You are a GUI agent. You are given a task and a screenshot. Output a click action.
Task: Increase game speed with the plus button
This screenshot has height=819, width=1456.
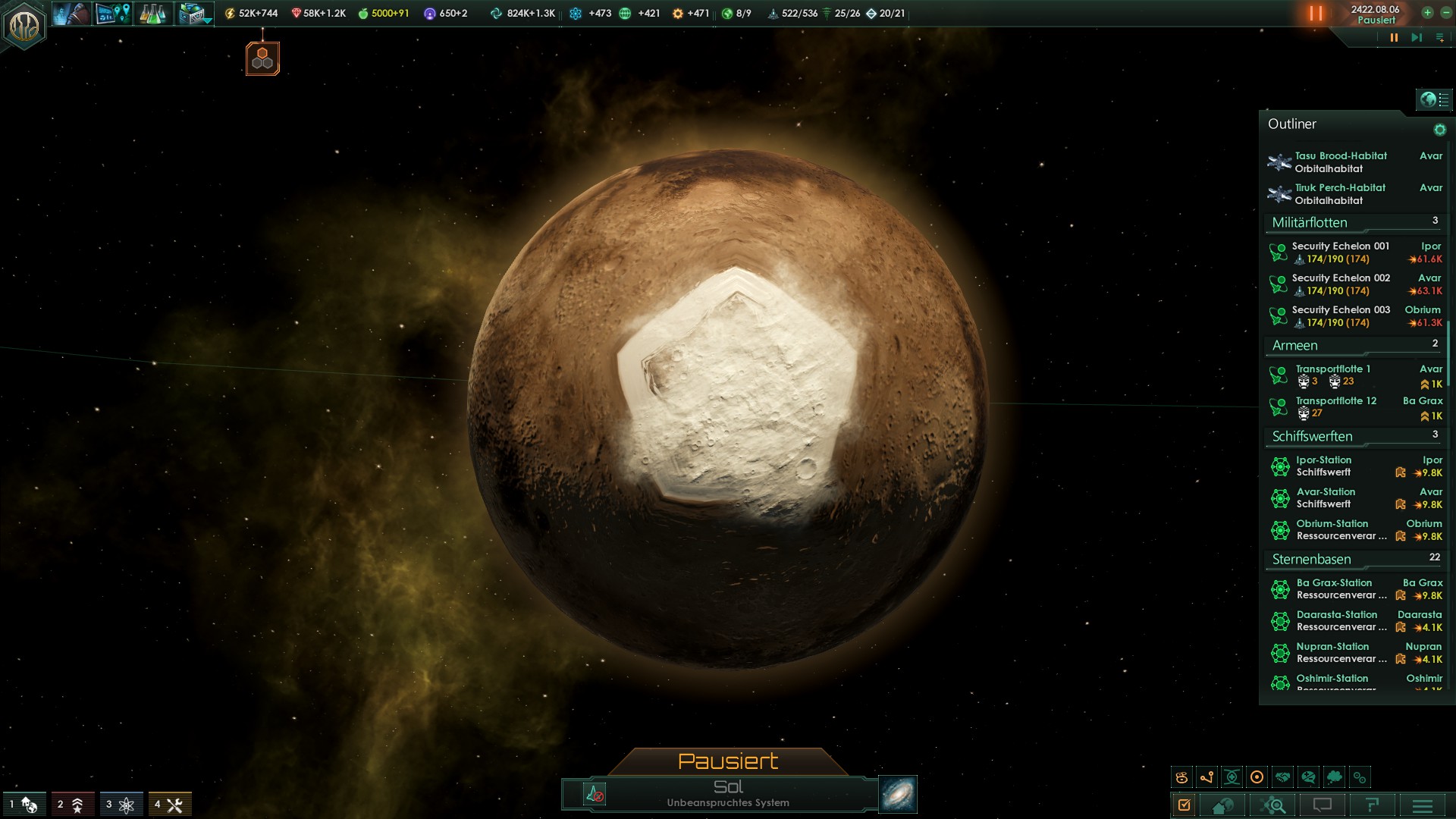tap(1427, 13)
